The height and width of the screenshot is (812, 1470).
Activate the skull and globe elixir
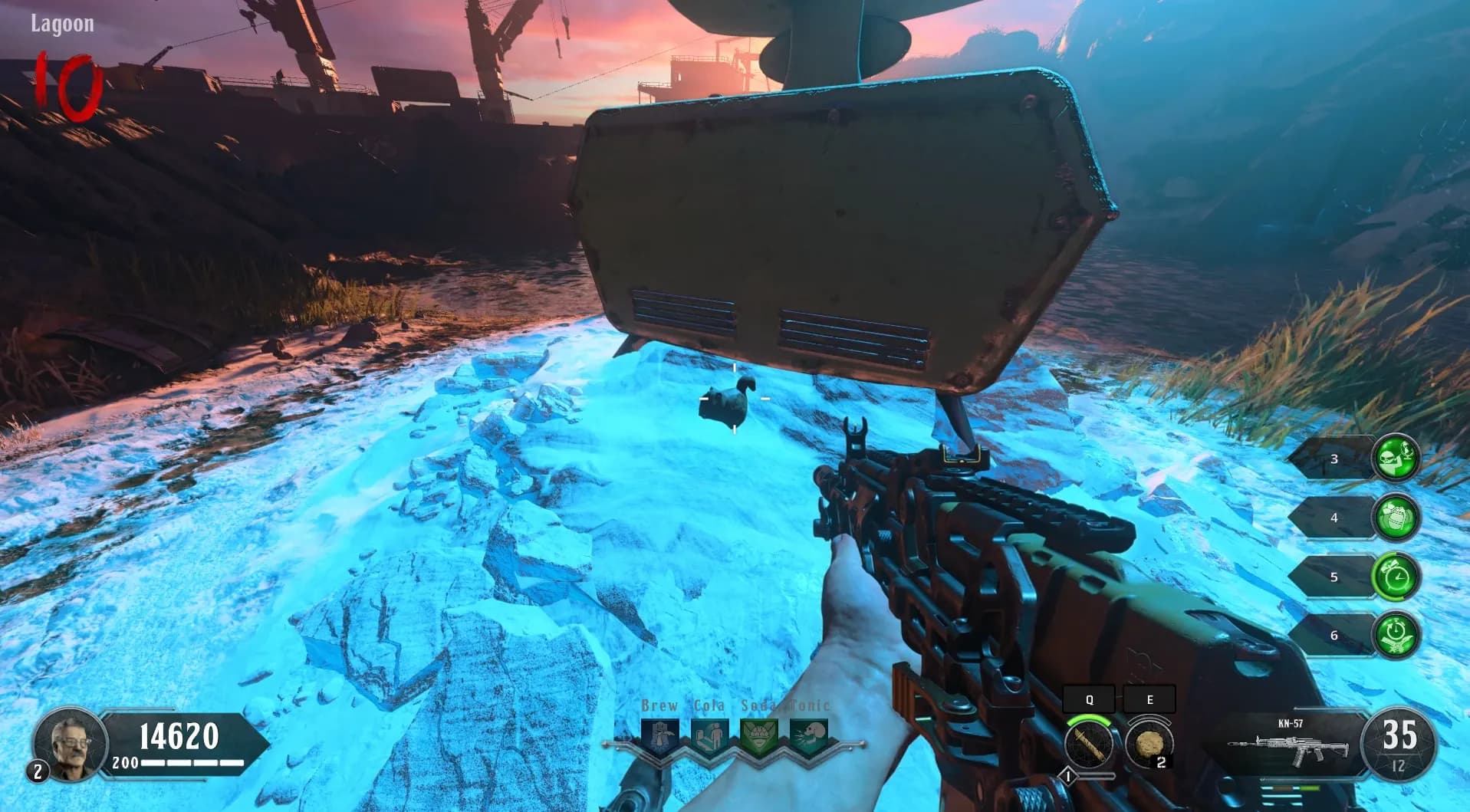(x=1396, y=458)
